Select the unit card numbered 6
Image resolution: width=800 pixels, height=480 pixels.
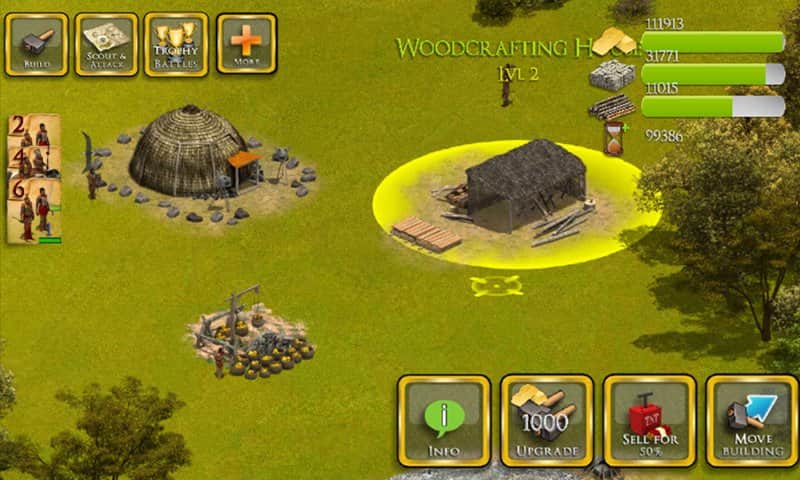34,210
